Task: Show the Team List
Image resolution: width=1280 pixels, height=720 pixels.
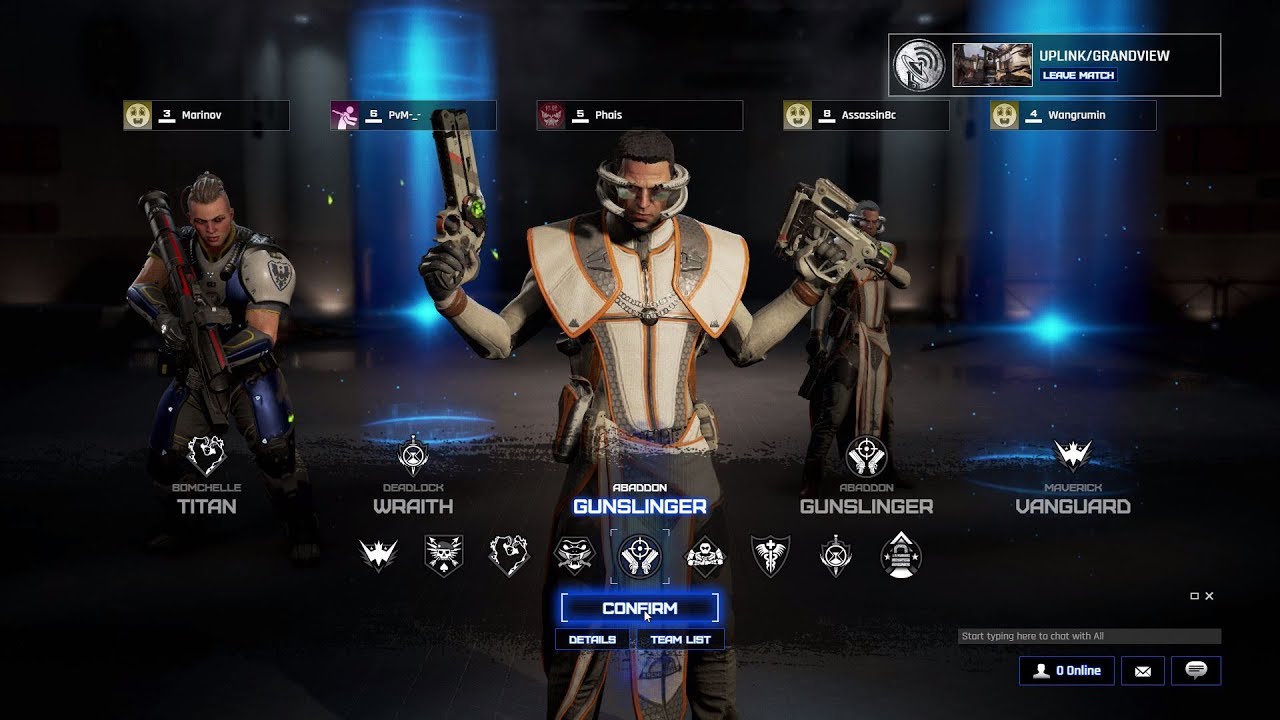Action: [680, 640]
